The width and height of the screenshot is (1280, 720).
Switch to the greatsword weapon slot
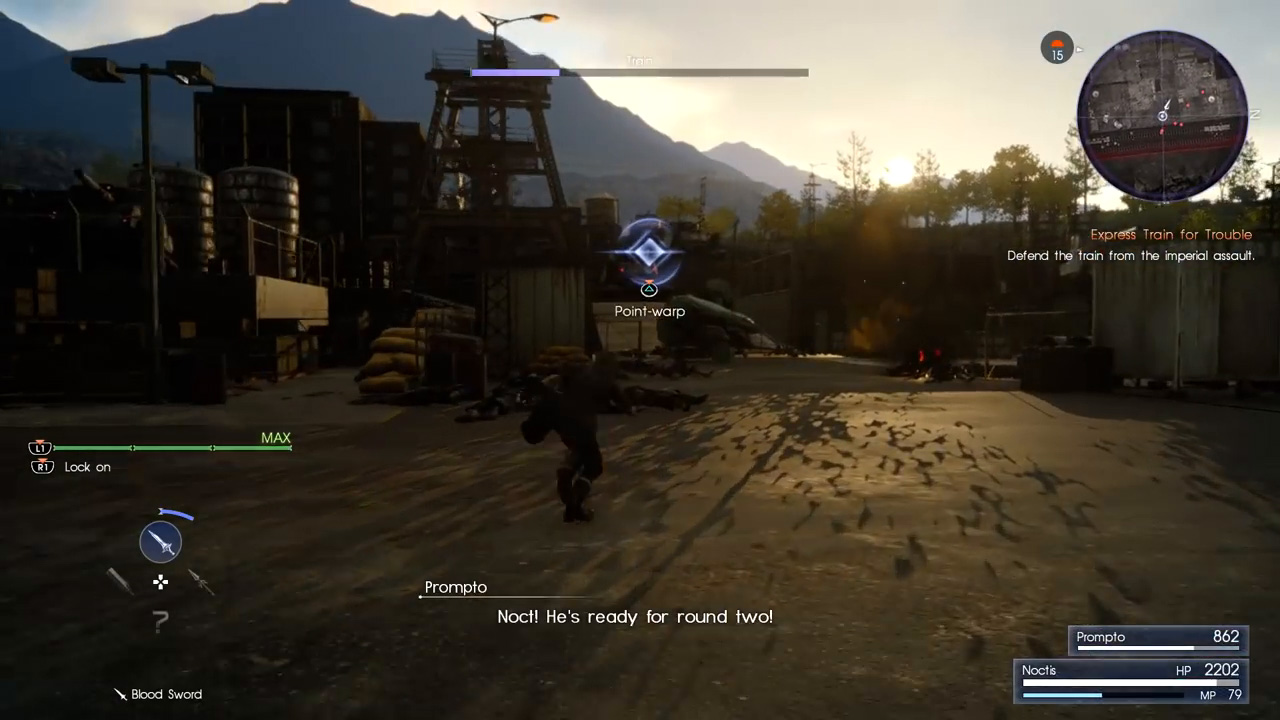120,581
